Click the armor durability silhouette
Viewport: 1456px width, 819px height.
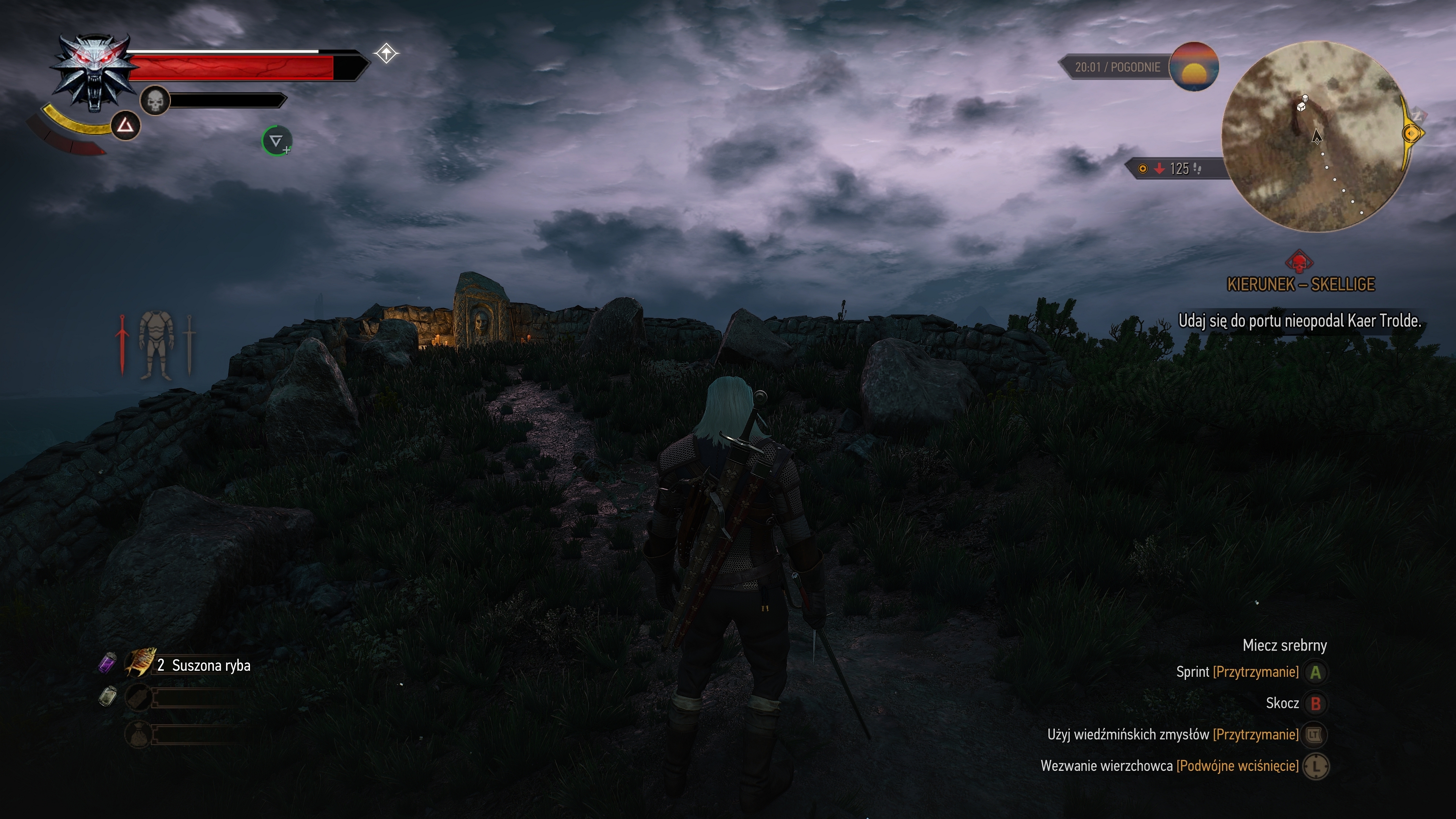(155, 344)
